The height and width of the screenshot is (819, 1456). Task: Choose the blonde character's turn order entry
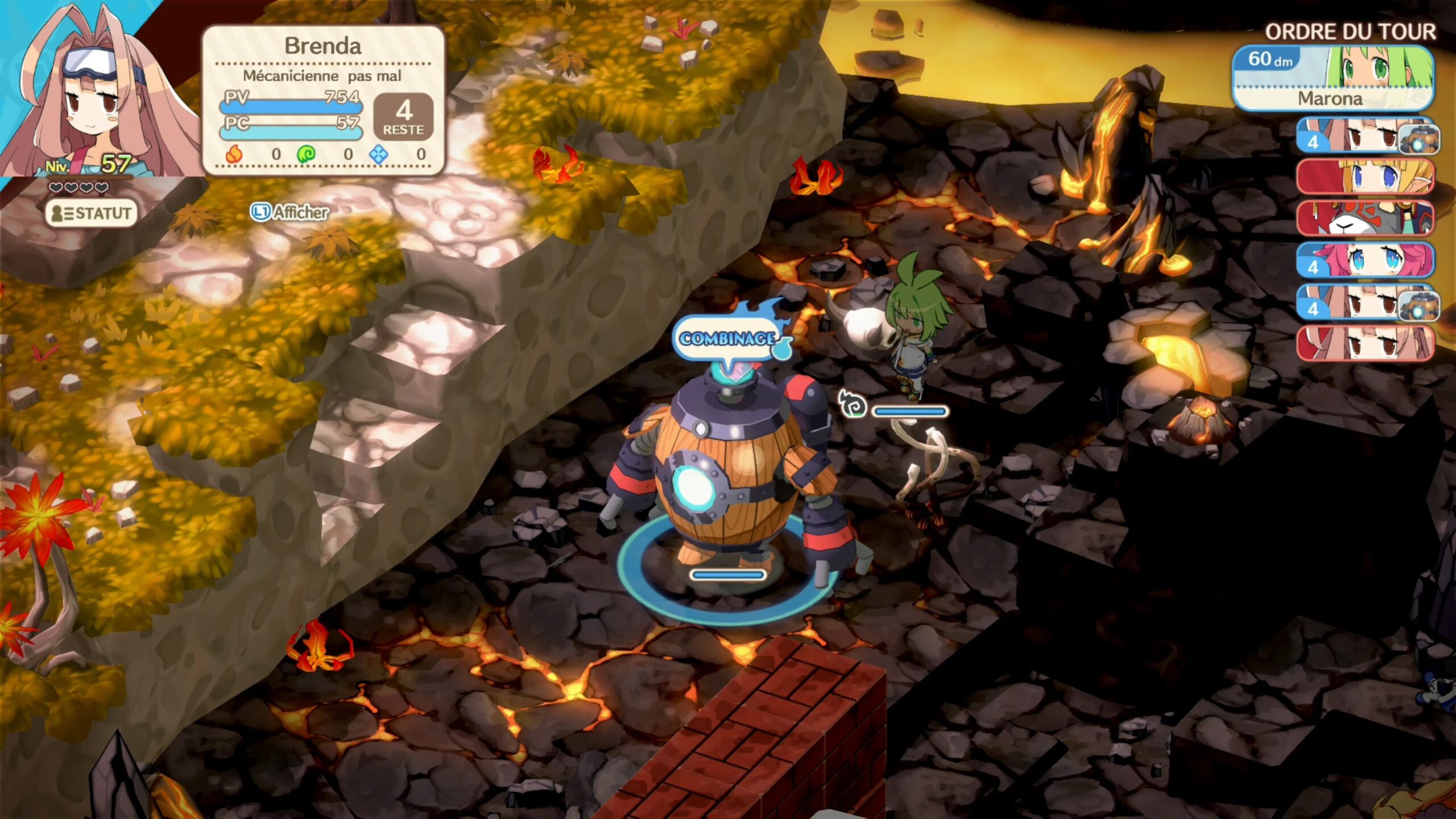click(x=1365, y=177)
